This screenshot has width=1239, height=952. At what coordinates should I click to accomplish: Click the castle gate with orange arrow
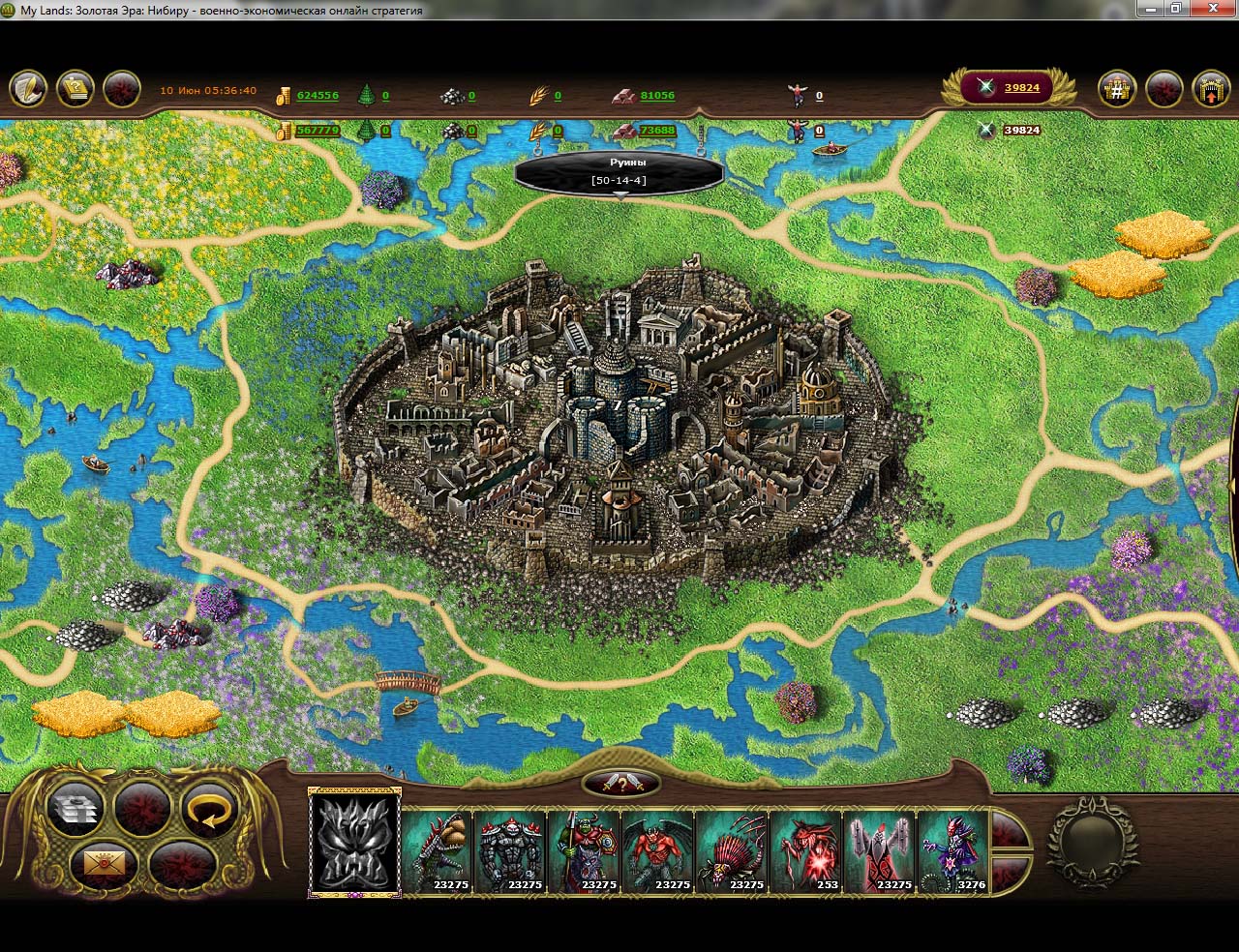coord(1210,90)
